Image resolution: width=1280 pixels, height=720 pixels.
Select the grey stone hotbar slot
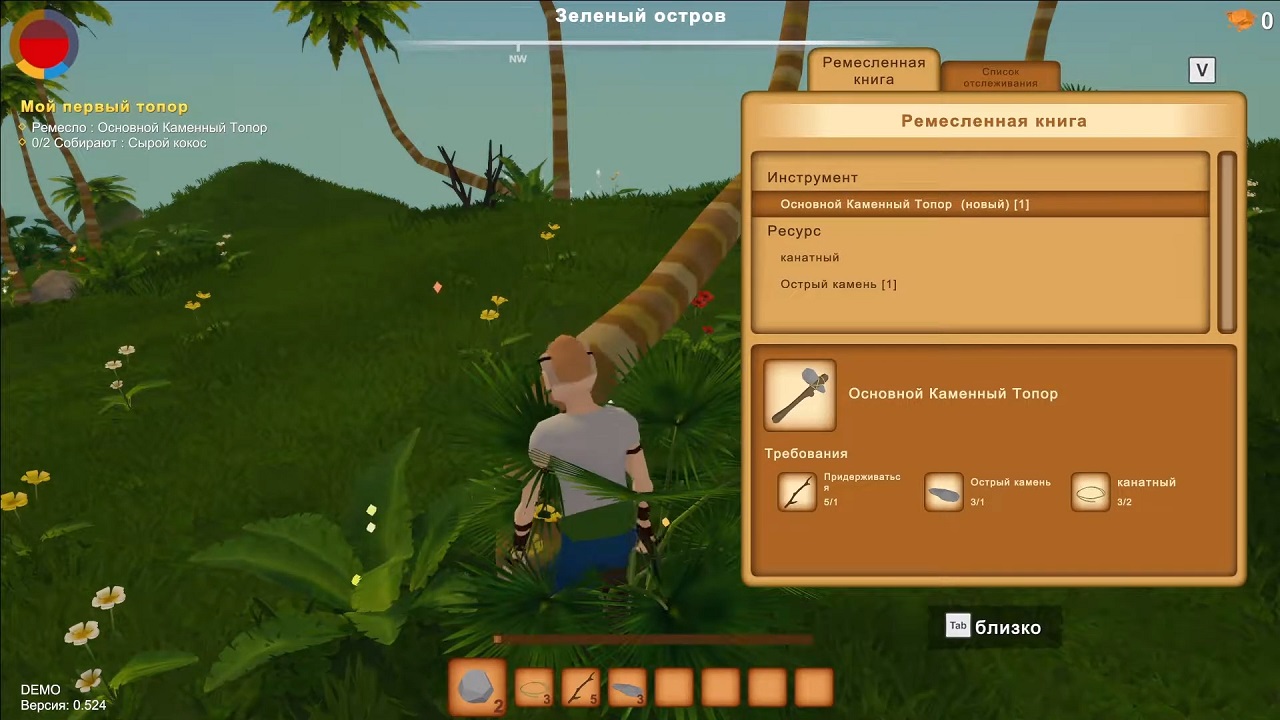[x=477, y=688]
